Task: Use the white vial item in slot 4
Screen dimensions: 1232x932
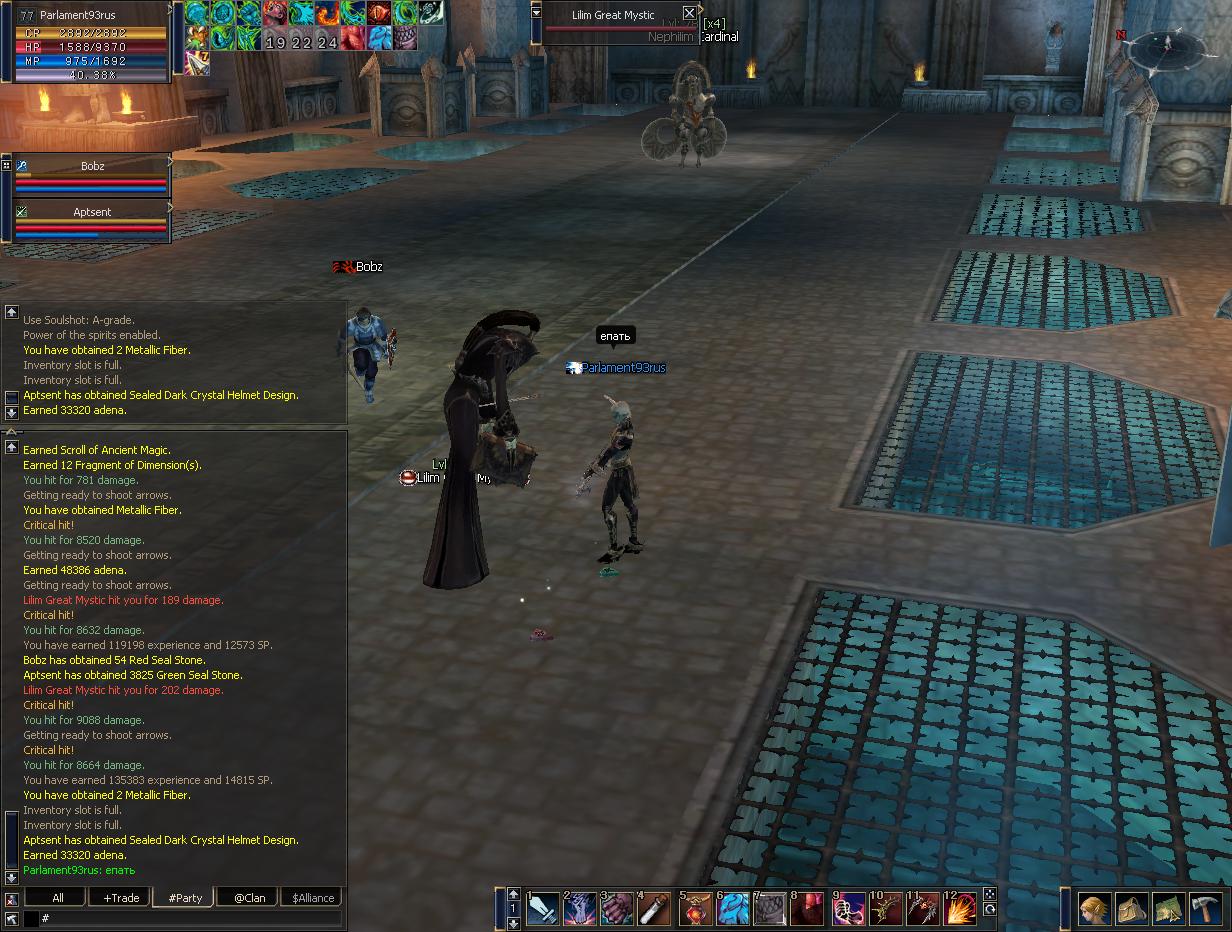Action: tap(655, 909)
